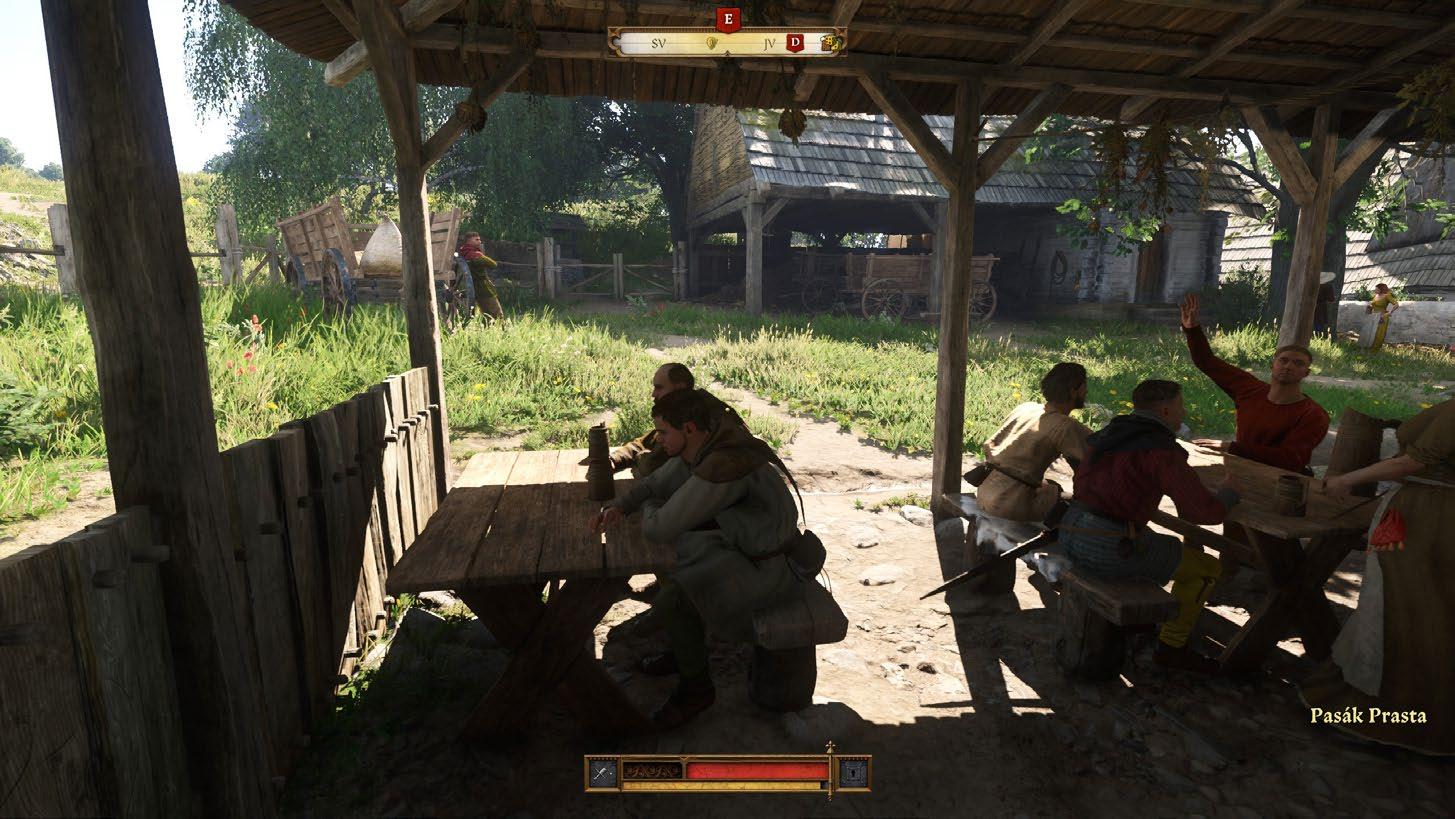Select the red E quest marker above compass
The height and width of the screenshot is (819, 1455).
click(727, 19)
